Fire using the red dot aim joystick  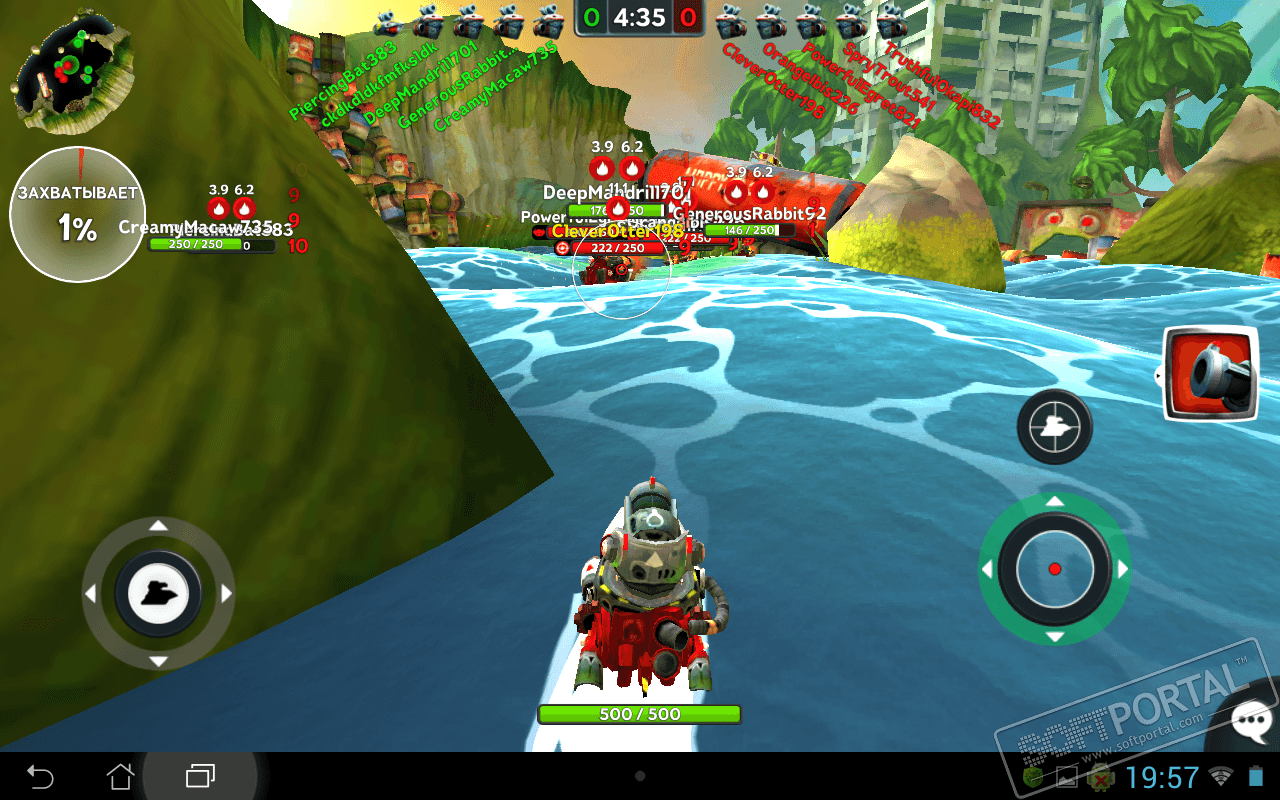tap(1054, 569)
